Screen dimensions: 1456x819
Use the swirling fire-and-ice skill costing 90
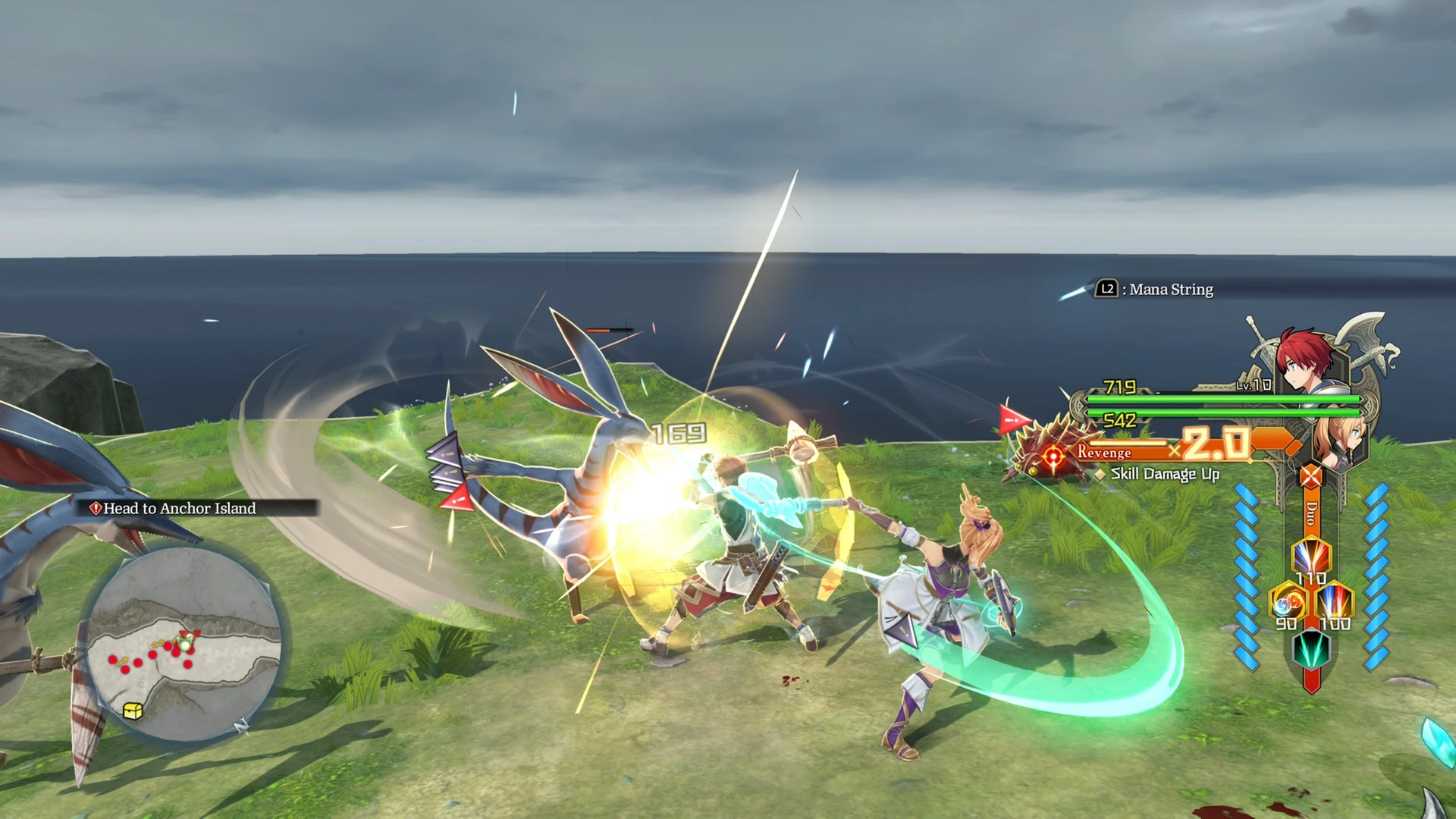pos(1288,602)
